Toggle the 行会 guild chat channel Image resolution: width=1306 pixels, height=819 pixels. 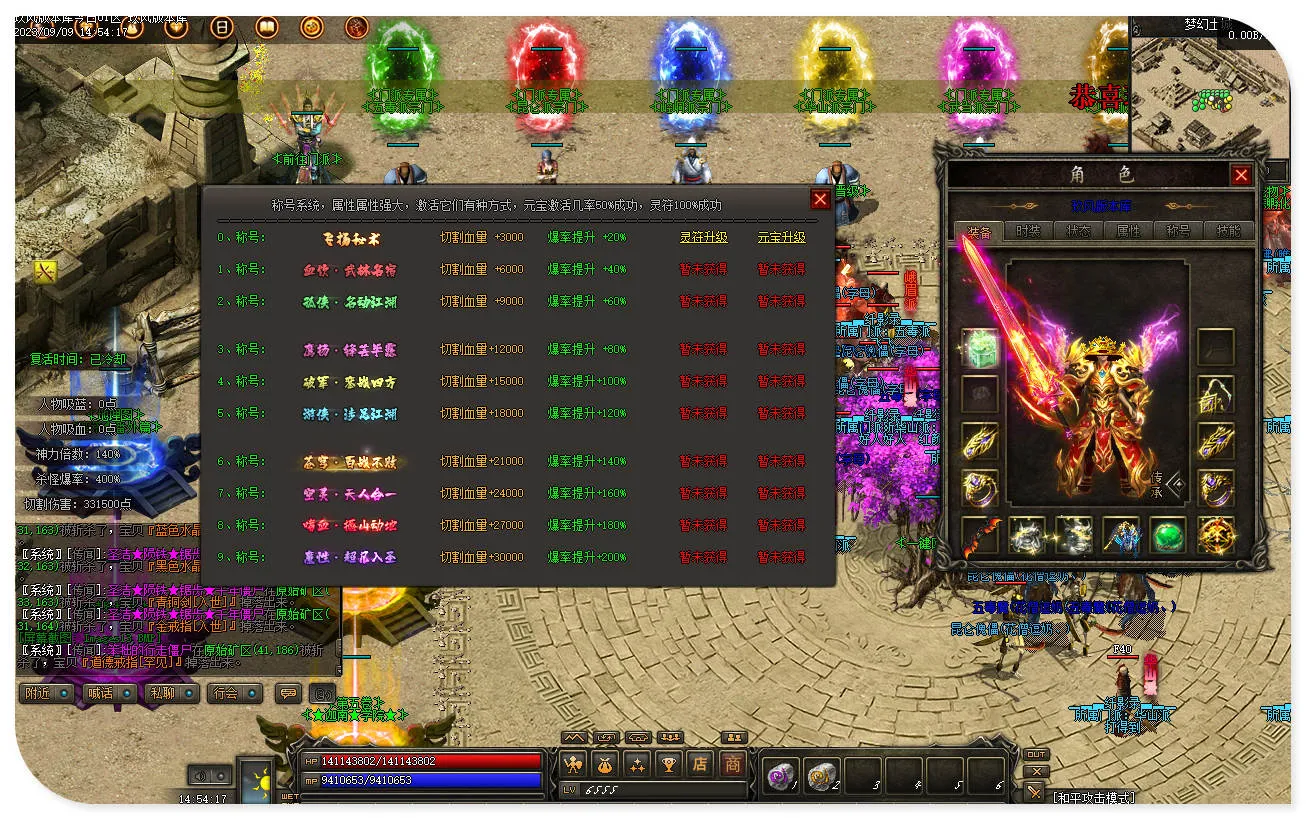pyautogui.click(x=233, y=693)
